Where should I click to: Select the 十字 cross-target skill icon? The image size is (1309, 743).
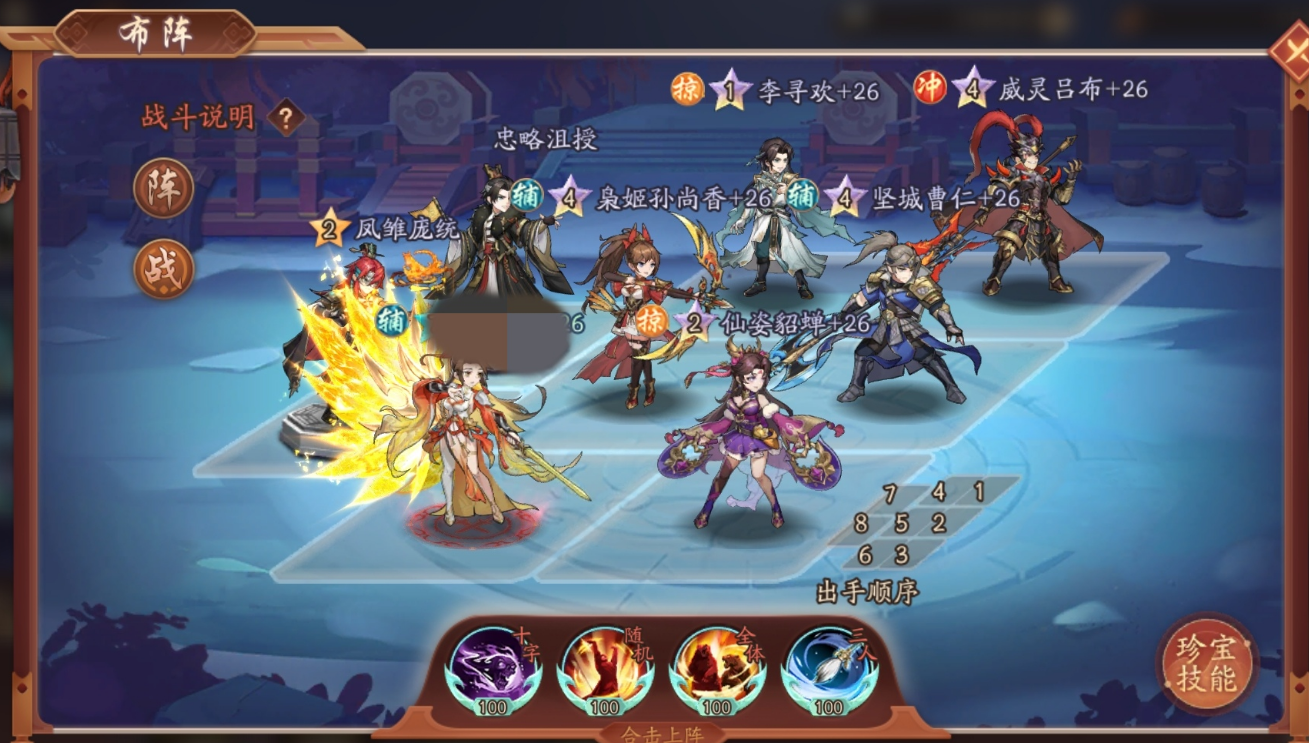(493, 667)
